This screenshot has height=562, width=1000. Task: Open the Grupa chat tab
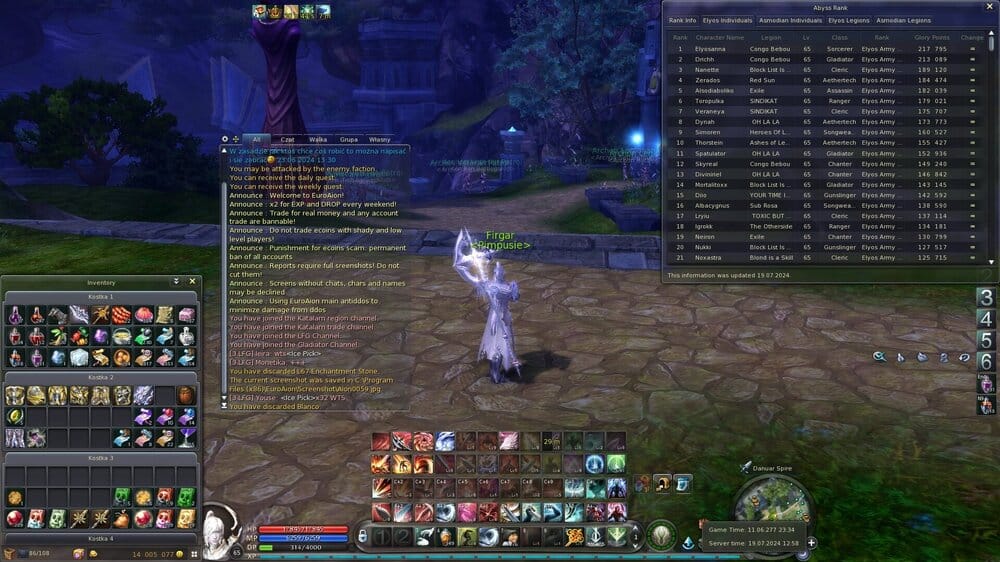[x=349, y=140]
